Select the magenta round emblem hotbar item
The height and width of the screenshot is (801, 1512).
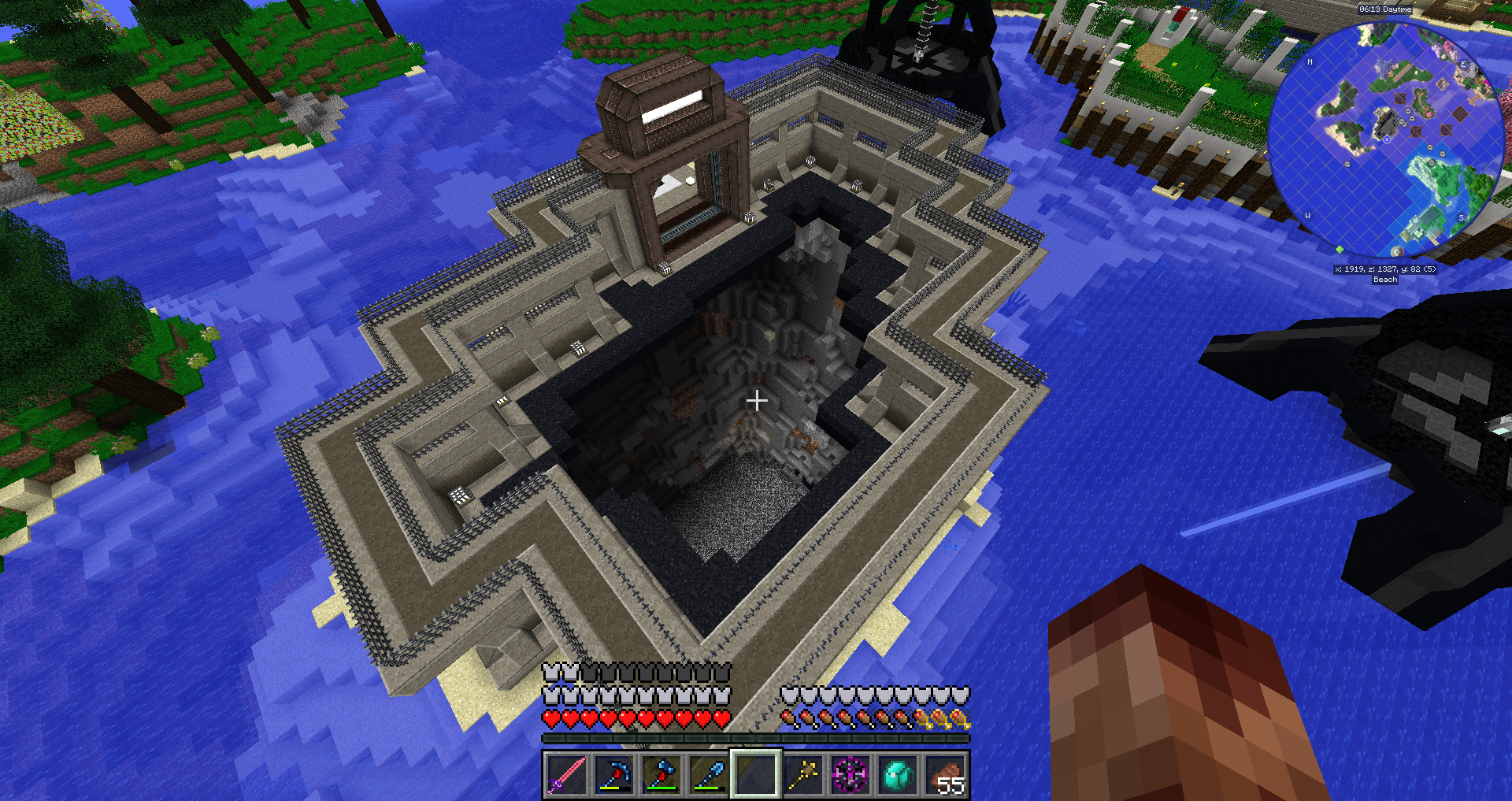pos(850,774)
